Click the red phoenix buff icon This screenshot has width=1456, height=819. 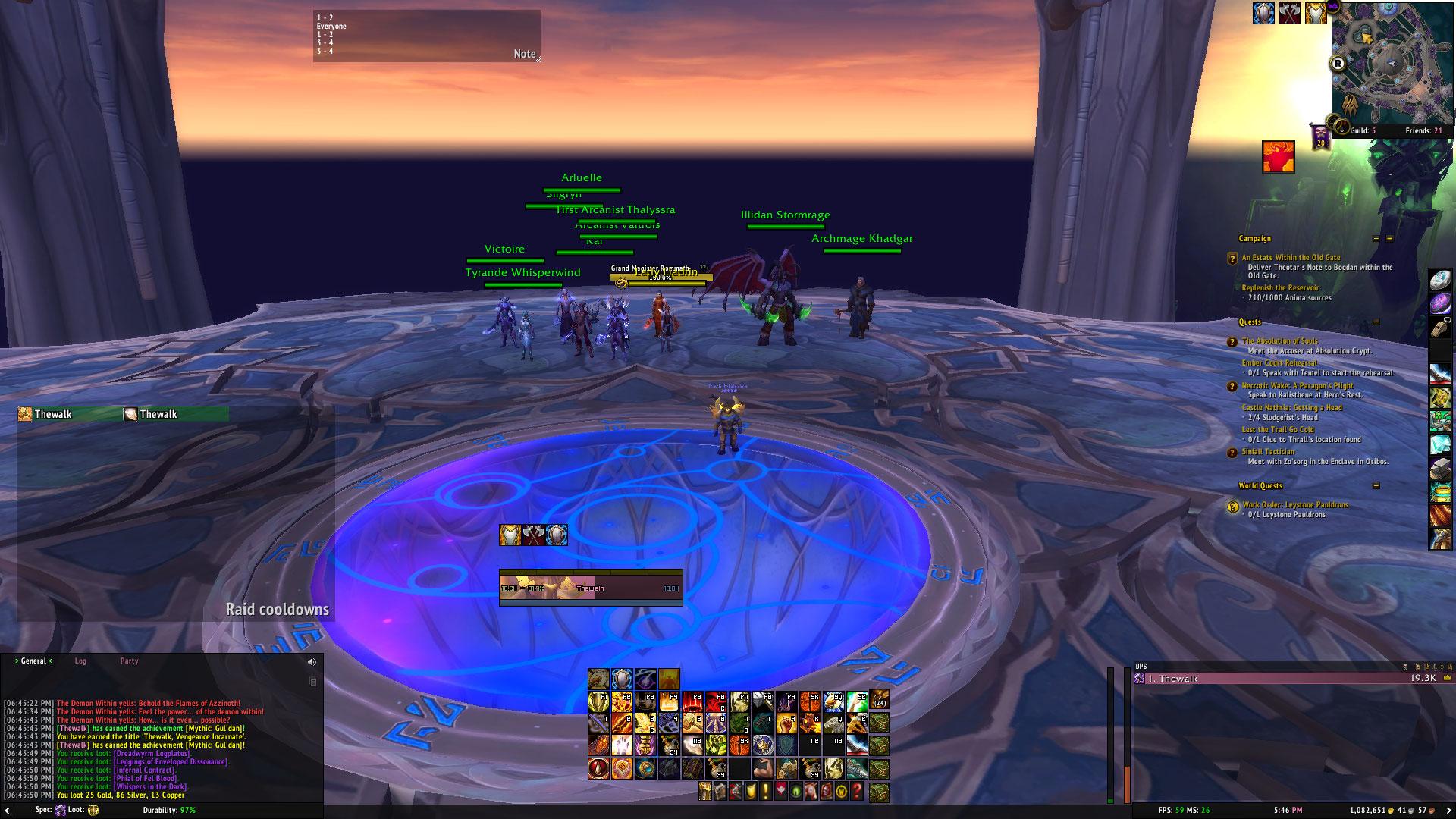pyautogui.click(x=1278, y=157)
